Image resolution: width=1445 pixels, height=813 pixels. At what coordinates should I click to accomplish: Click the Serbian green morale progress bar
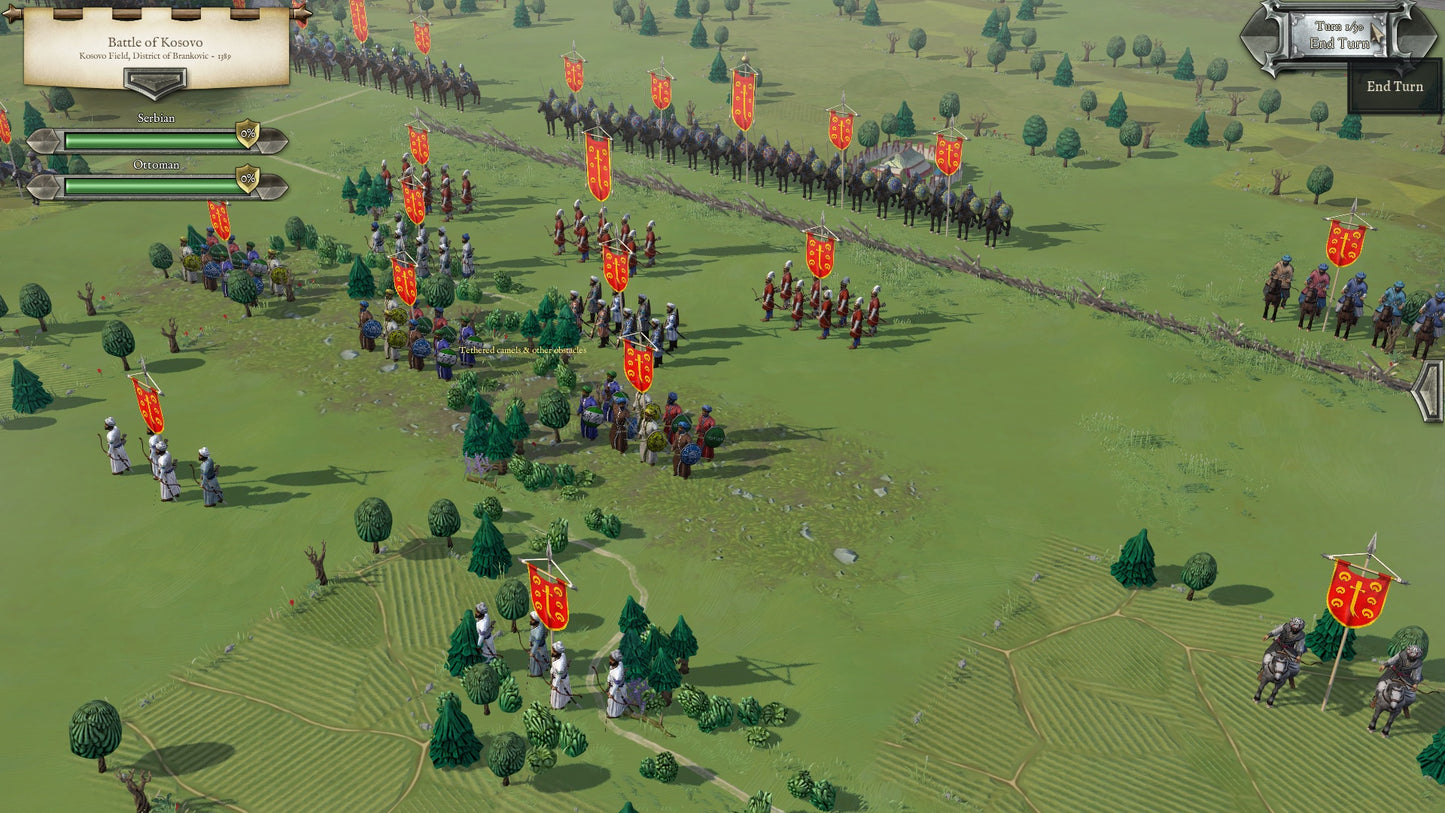(x=150, y=141)
